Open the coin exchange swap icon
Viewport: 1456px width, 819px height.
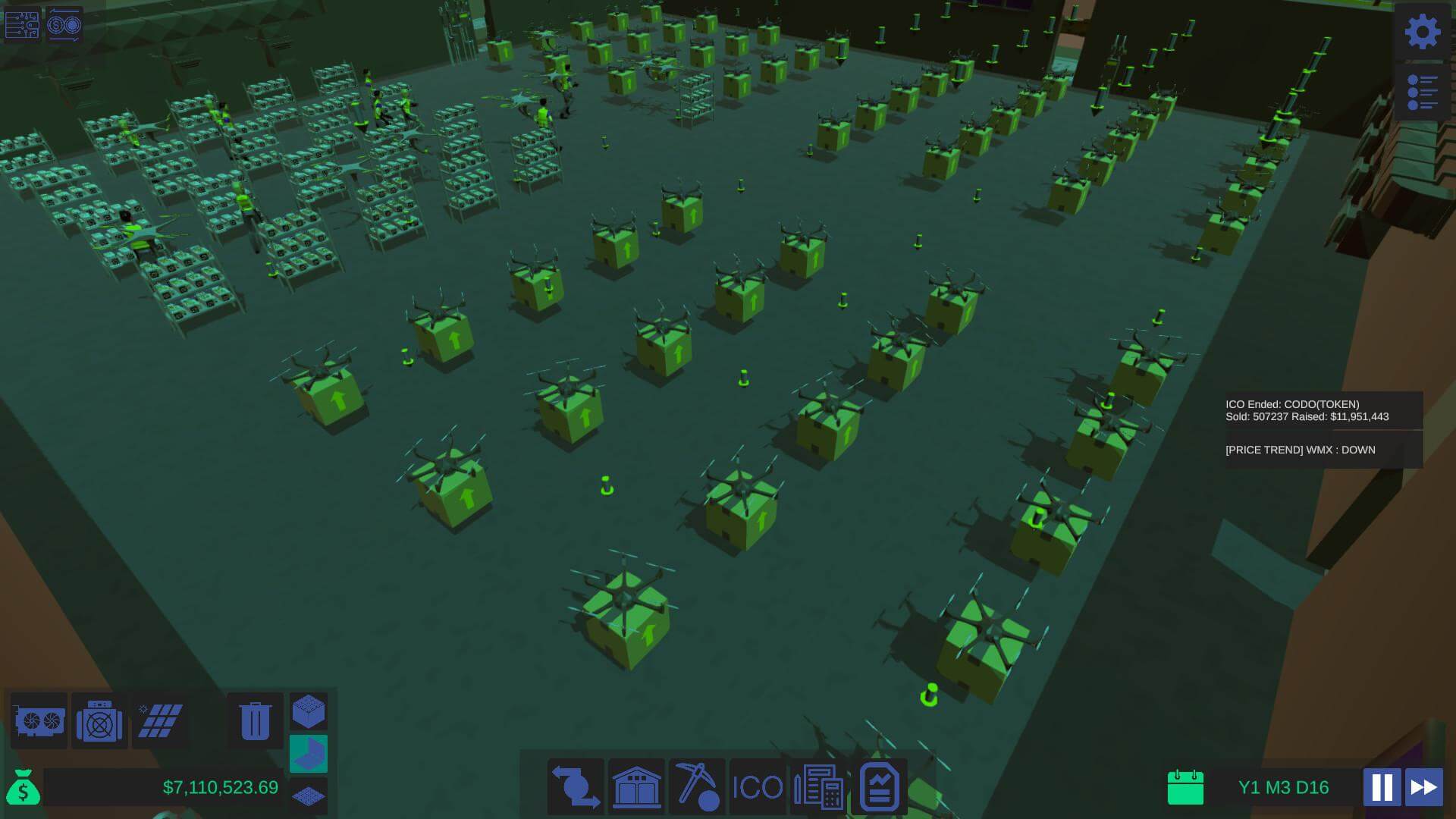pos(64,24)
